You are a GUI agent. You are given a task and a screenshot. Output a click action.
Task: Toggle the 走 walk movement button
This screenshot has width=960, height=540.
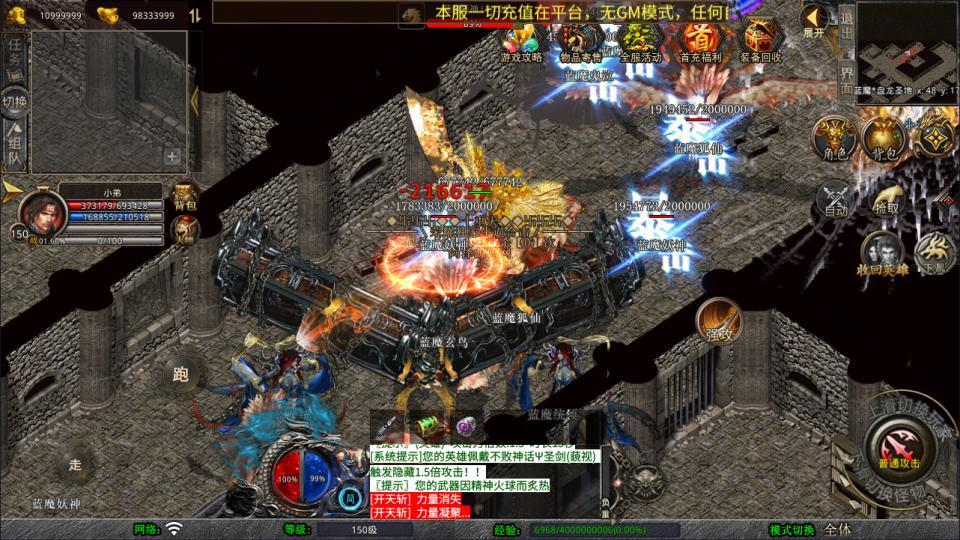74,464
